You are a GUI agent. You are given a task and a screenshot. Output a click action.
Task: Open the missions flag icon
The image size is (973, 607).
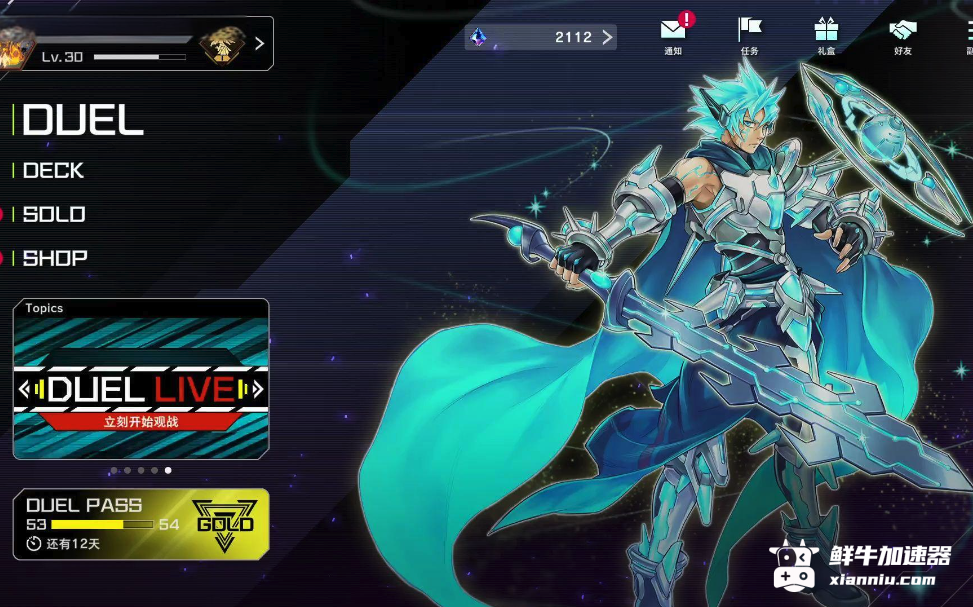click(749, 32)
